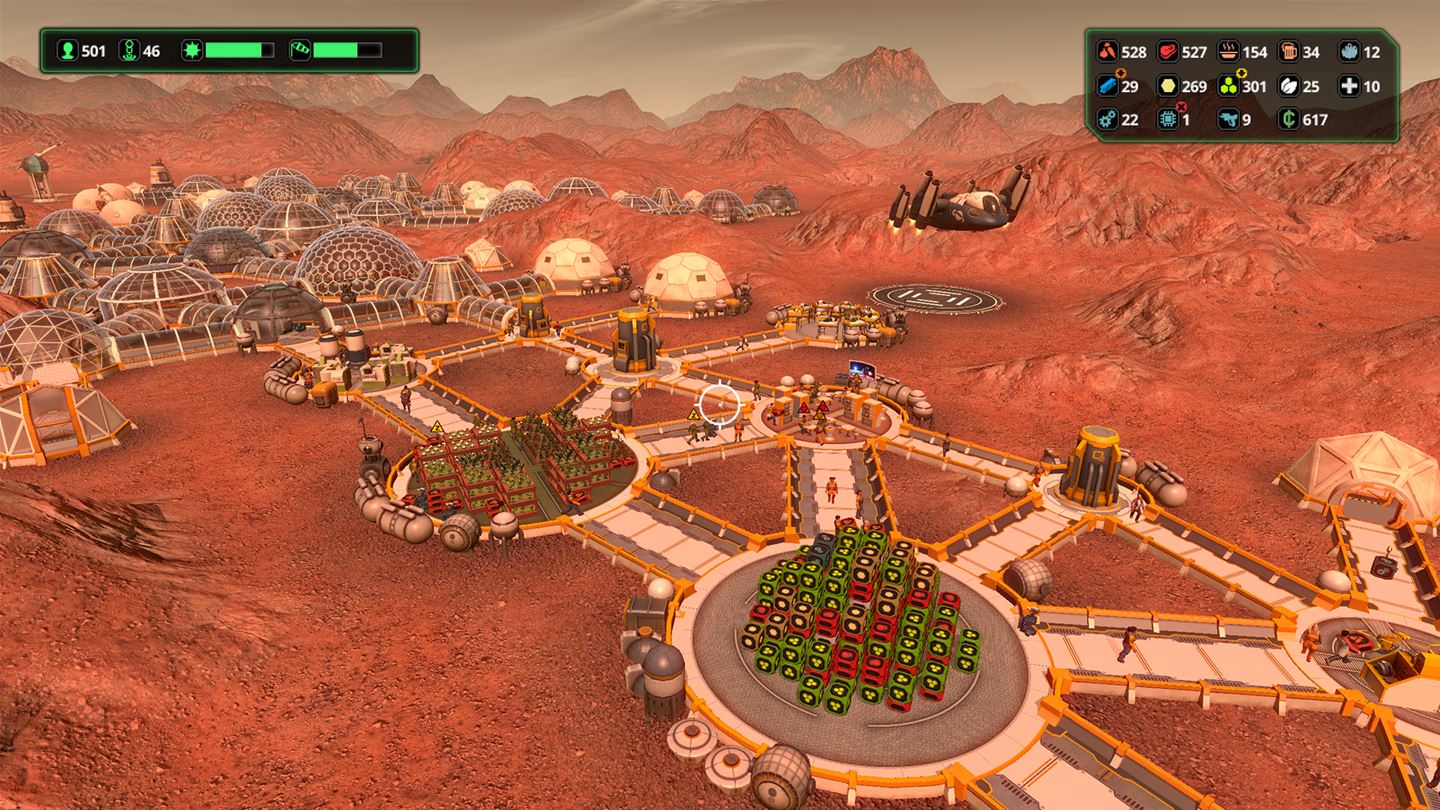
Task: Click the green coin currency icon
Action: click(1288, 119)
